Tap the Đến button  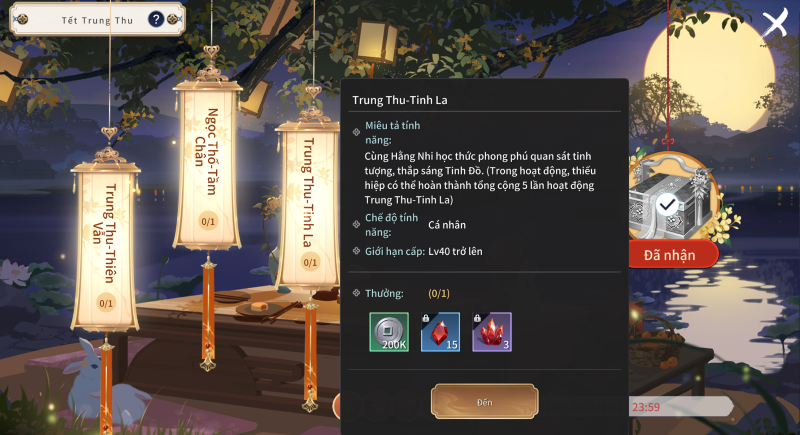pos(484,402)
